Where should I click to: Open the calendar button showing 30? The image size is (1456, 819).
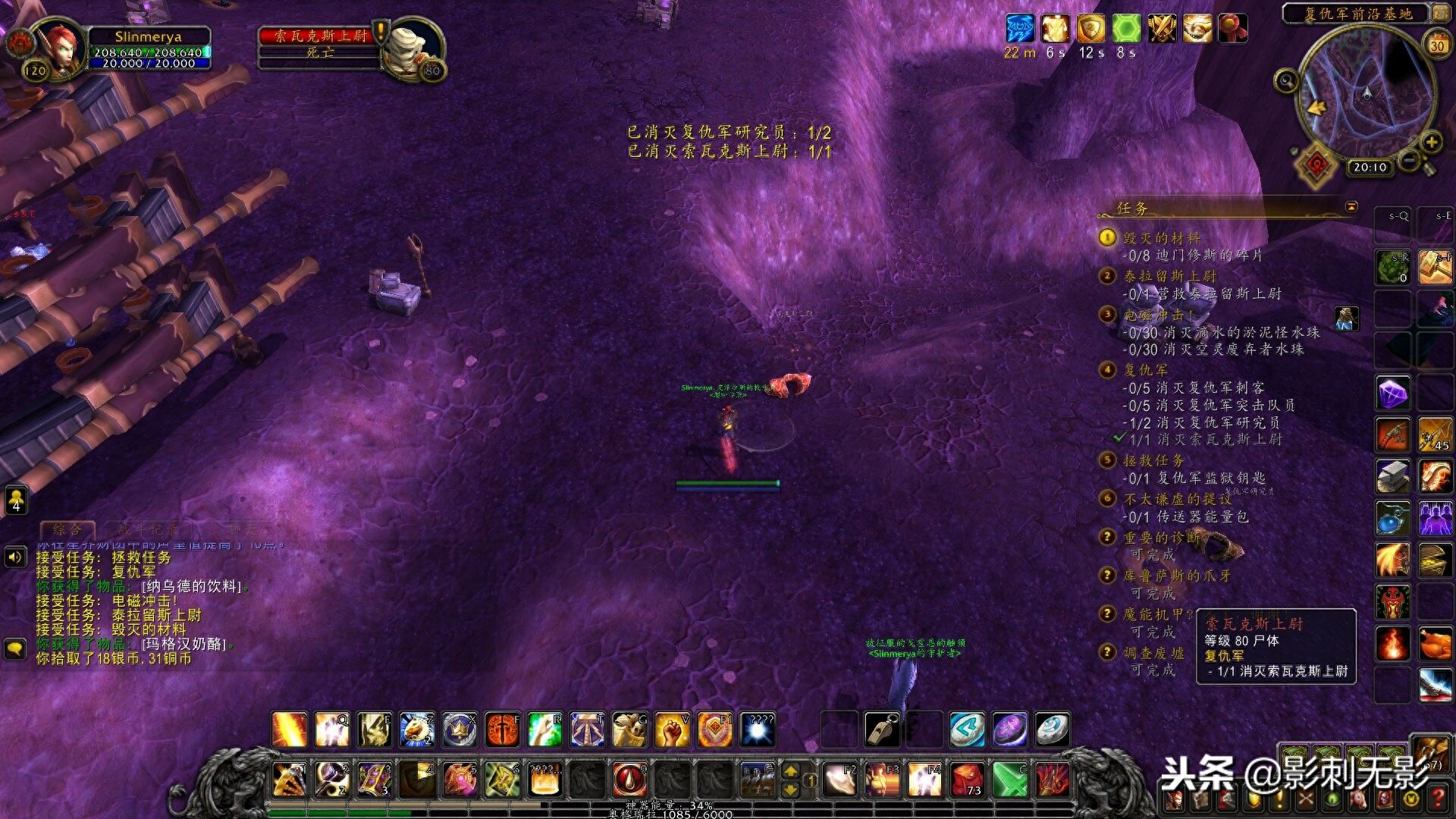[1437, 45]
